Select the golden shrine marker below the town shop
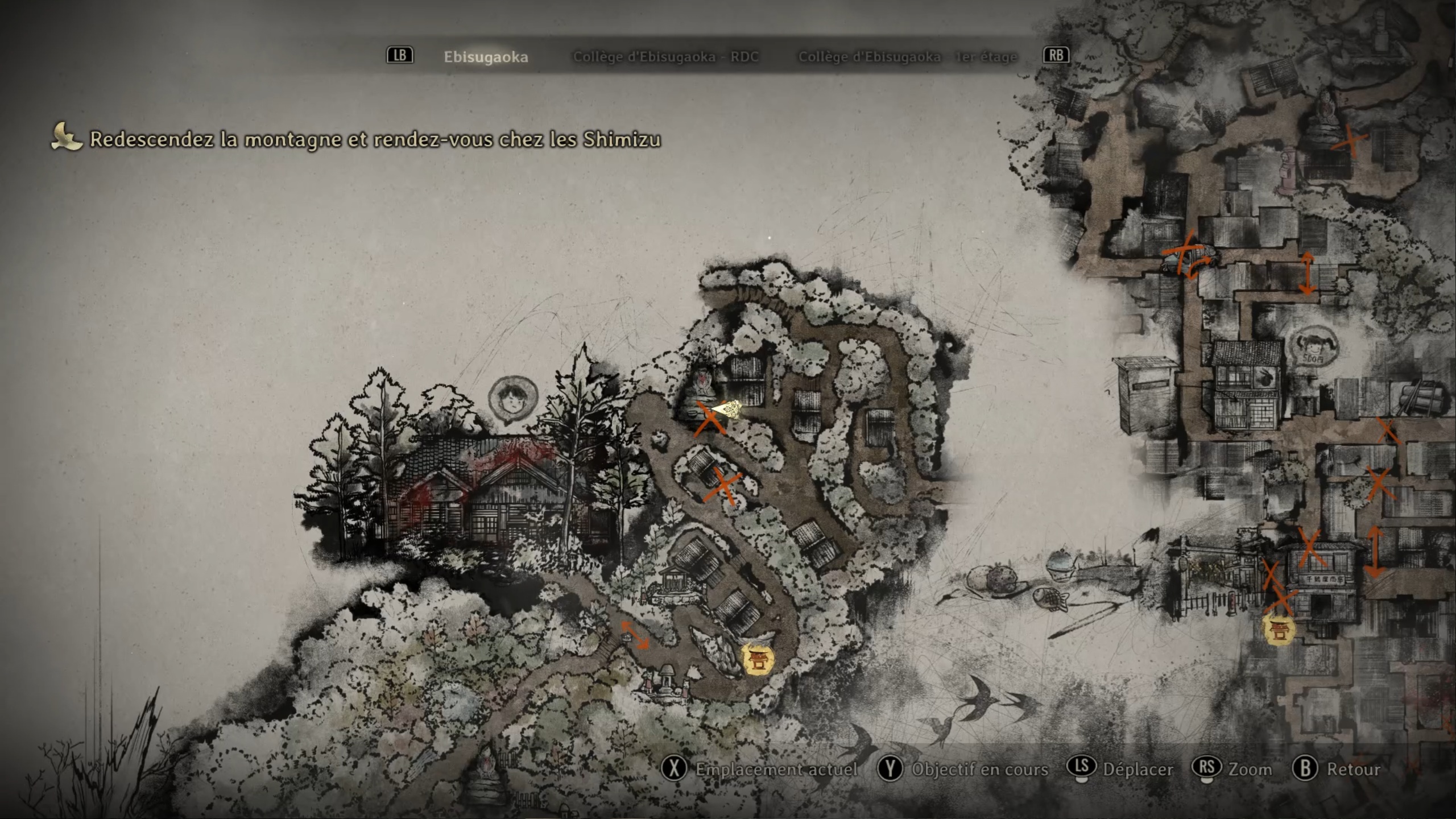Image resolution: width=1456 pixels, height=819 pixels. click(x=1279, y=630)
